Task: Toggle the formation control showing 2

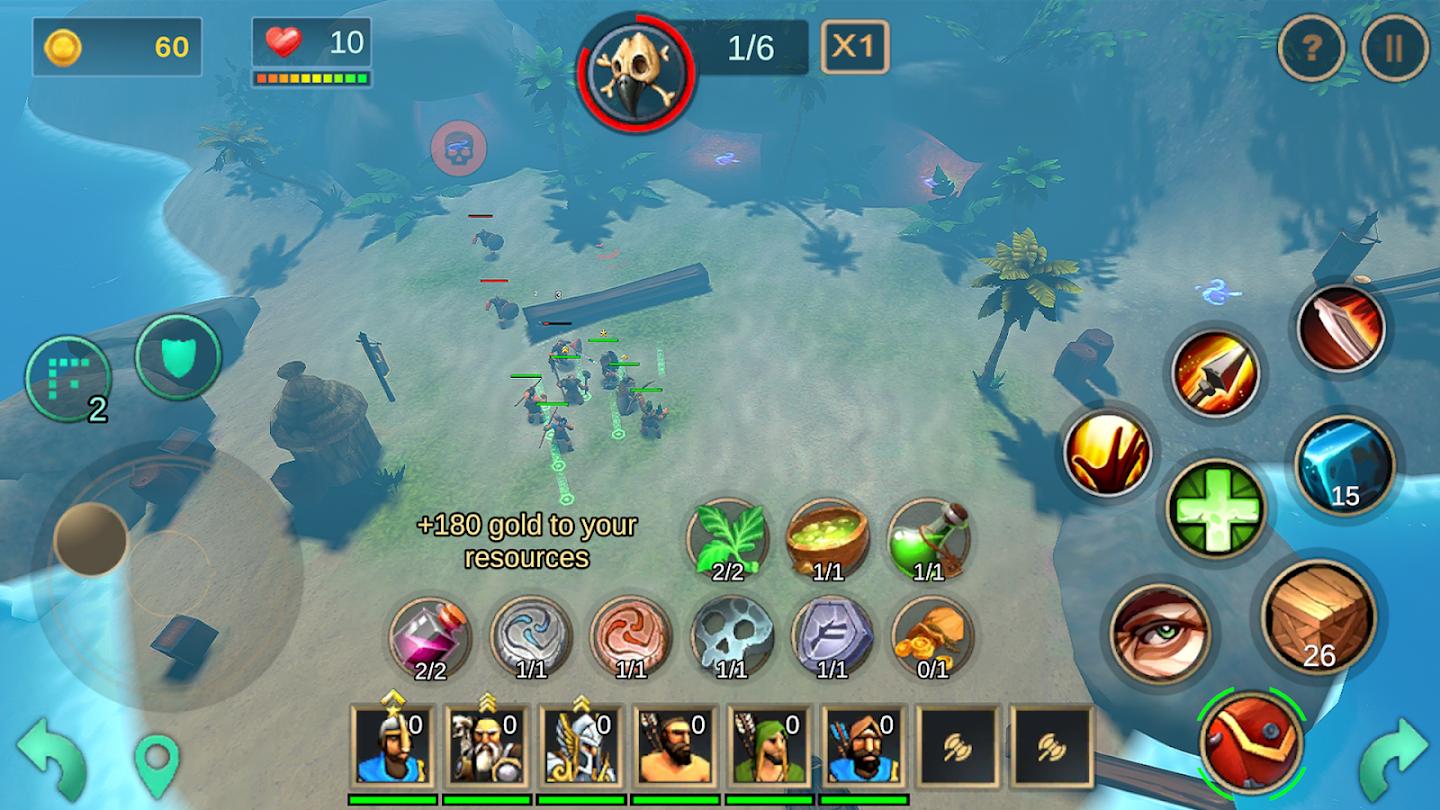Action: pyautogui.click(x=71, y=378)
